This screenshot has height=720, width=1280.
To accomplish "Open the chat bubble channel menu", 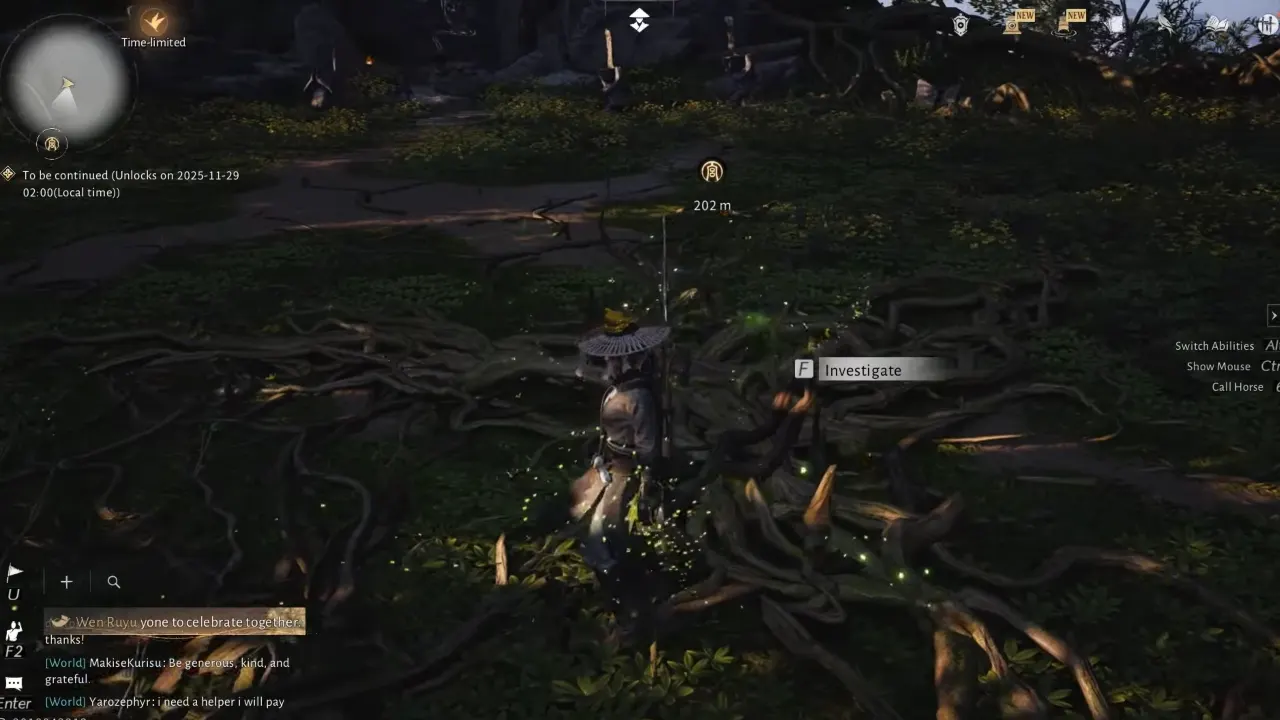I will (14, 682).
